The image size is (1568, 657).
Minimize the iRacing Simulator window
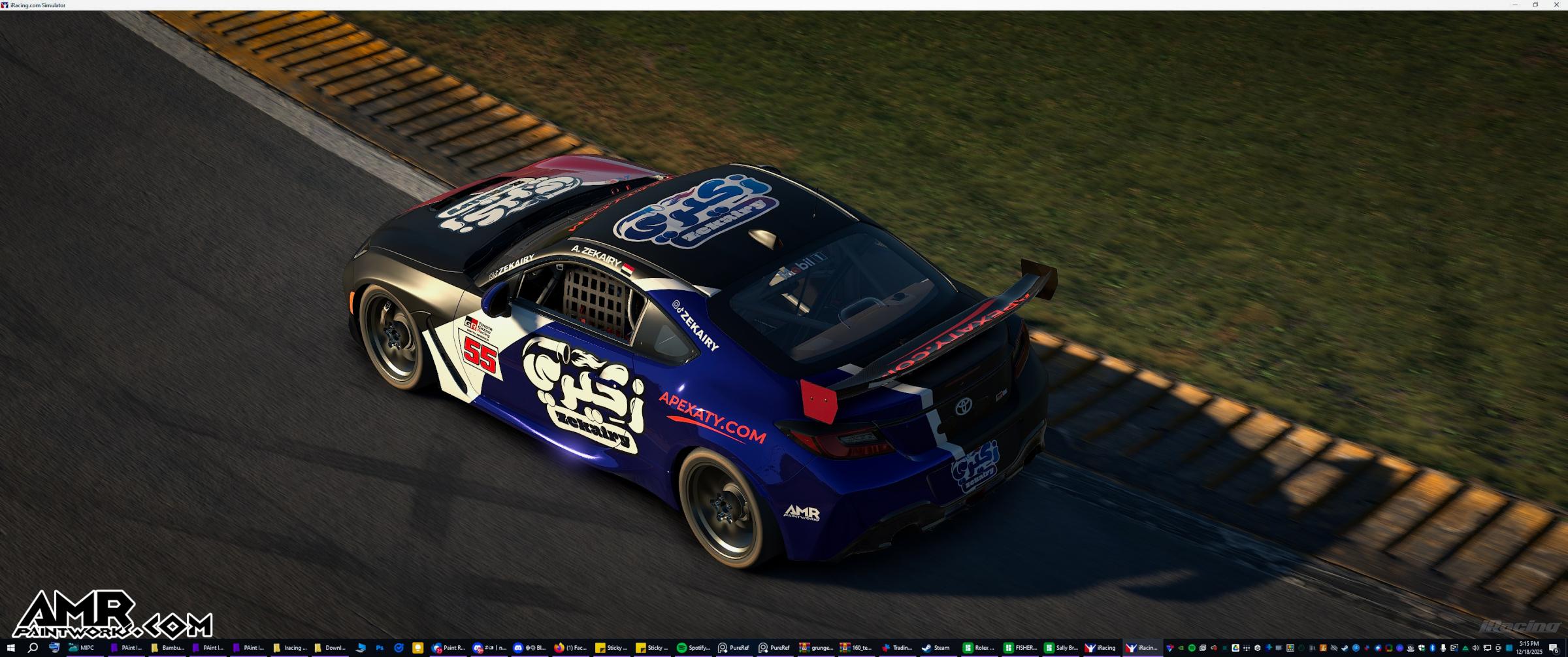coord(1514,5)
